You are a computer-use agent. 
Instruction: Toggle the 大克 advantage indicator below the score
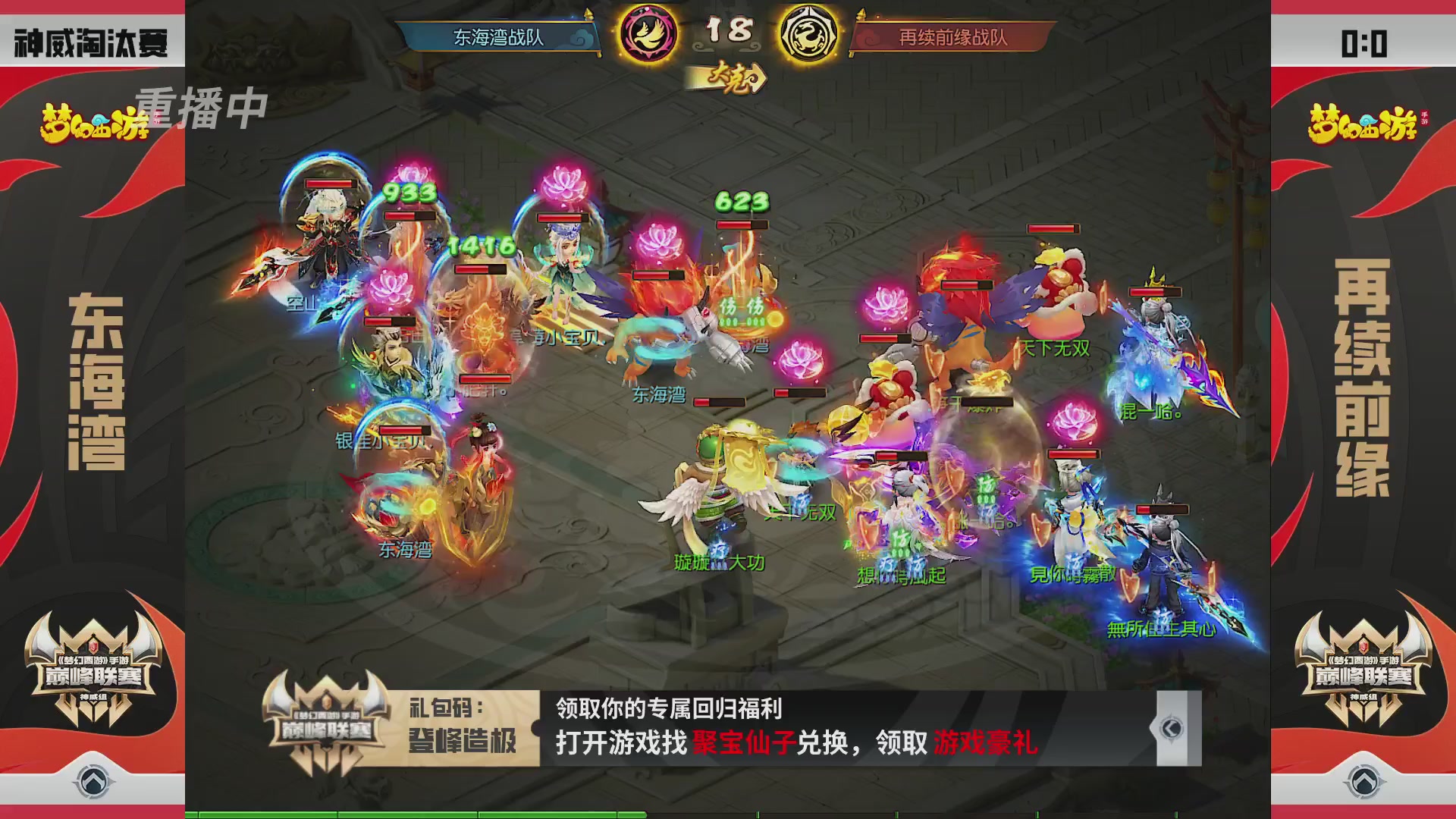(x=730, y=76)
